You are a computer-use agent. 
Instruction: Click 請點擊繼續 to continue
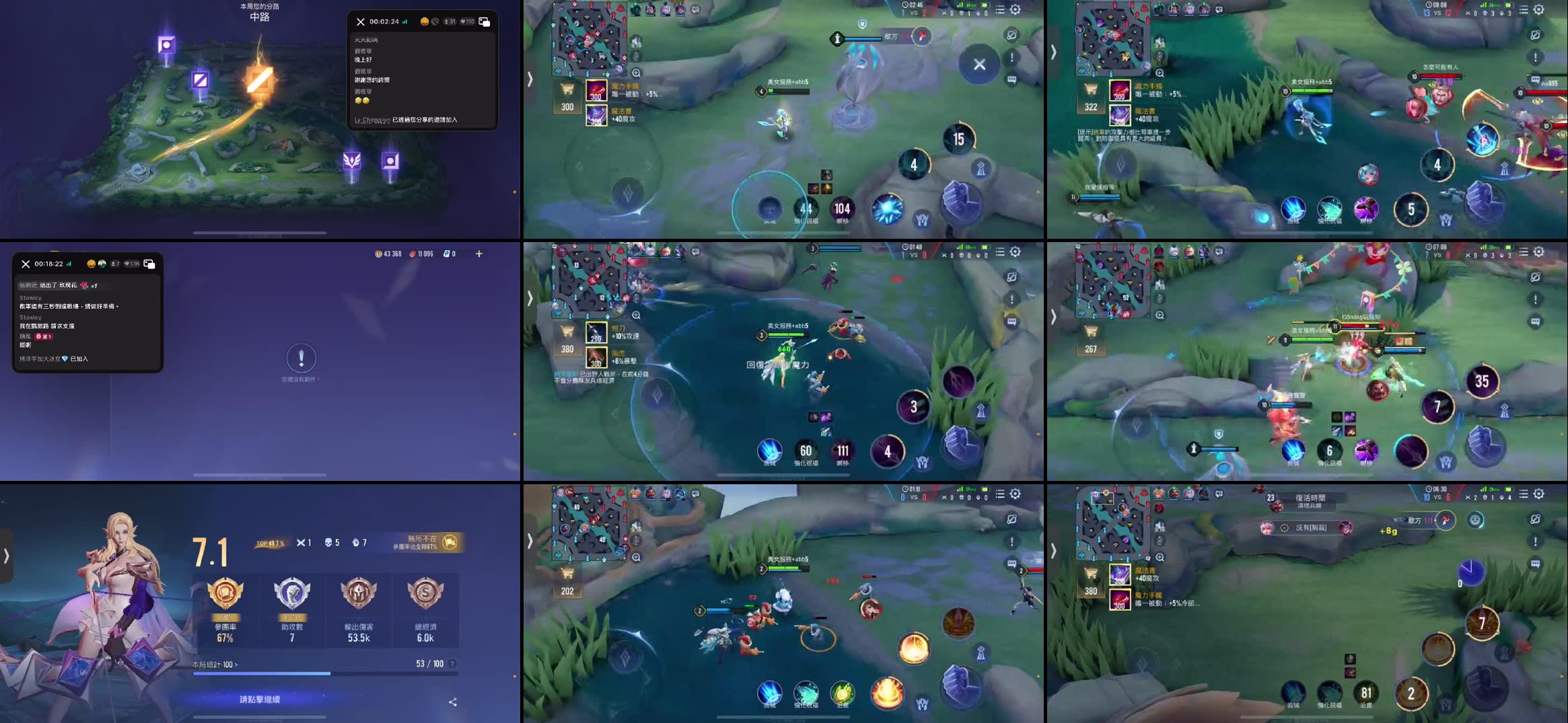(260, 699)
